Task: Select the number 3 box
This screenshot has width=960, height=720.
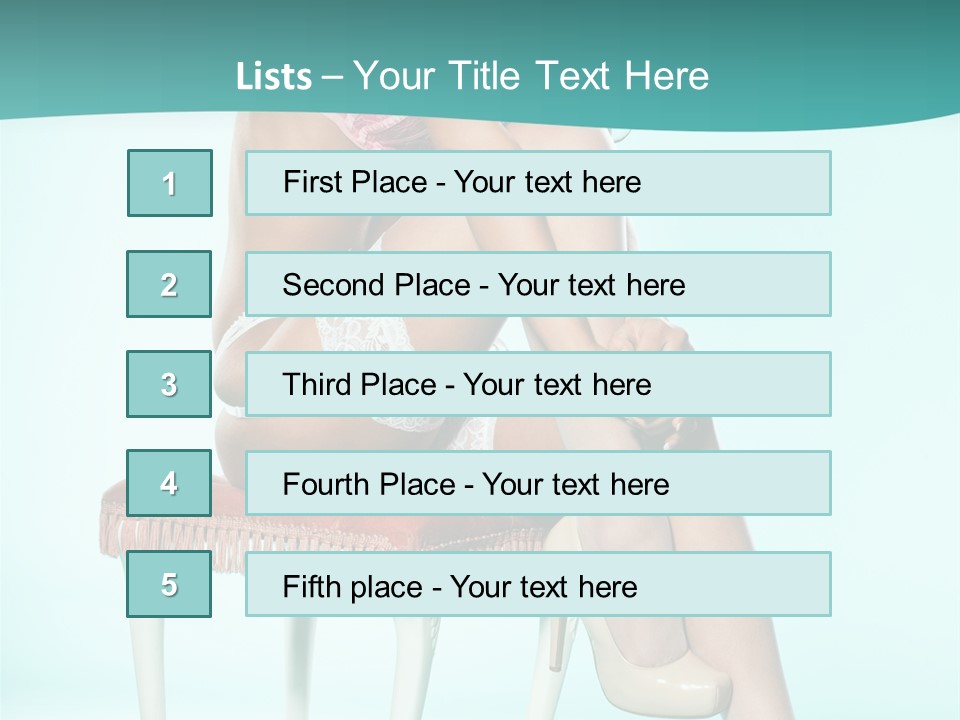Action: (170, 384)
